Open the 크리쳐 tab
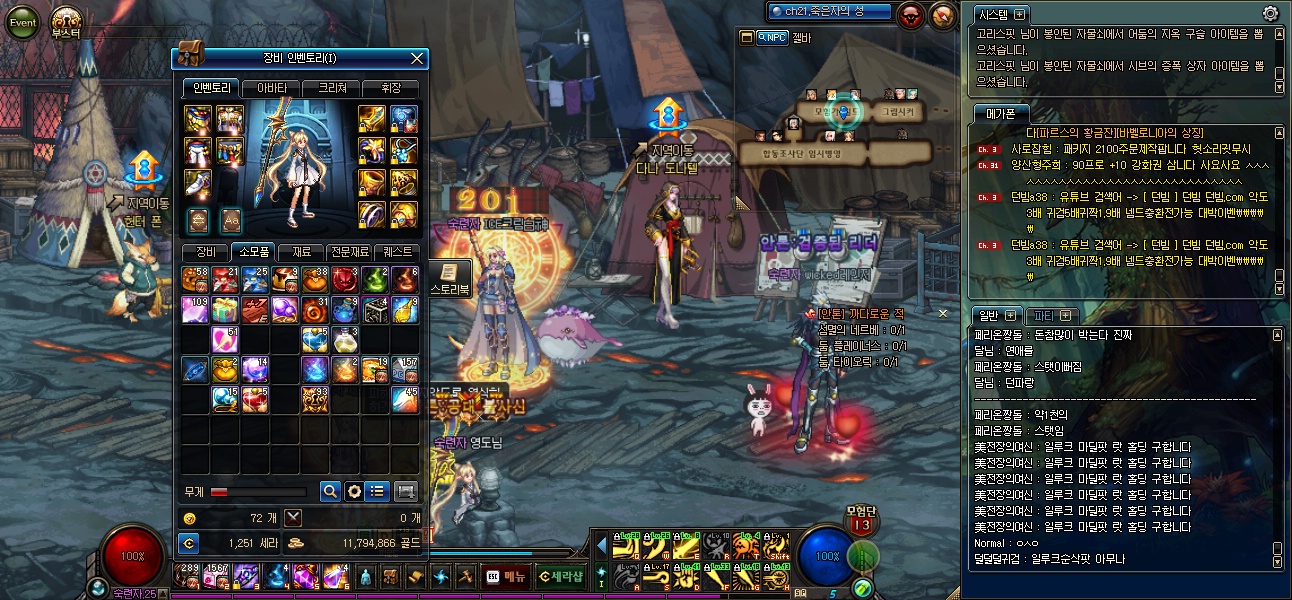Image resolution: width=1292 pixels, height=600 pixels. [x=330, y=88]
